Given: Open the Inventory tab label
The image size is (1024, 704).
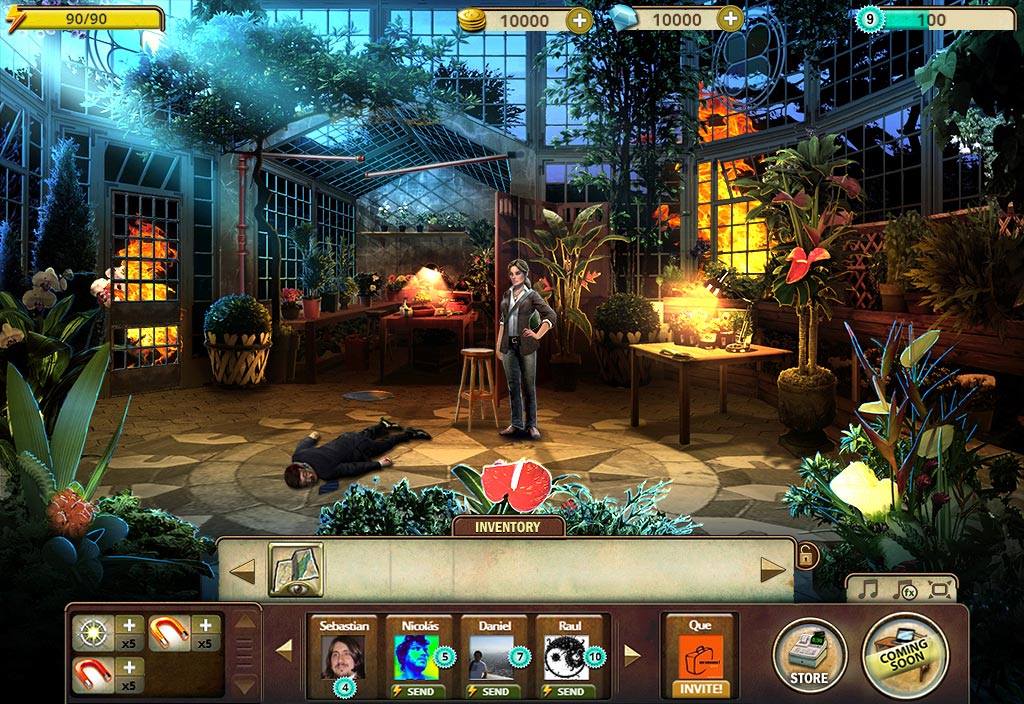Looking at the screenshot, I should tap(507, 527).
